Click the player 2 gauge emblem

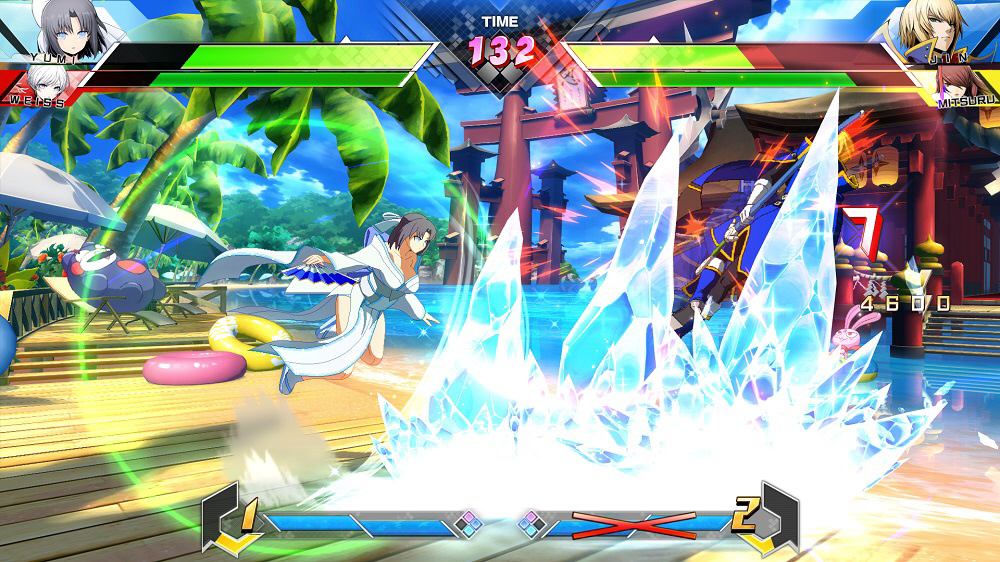click(764, 519)
